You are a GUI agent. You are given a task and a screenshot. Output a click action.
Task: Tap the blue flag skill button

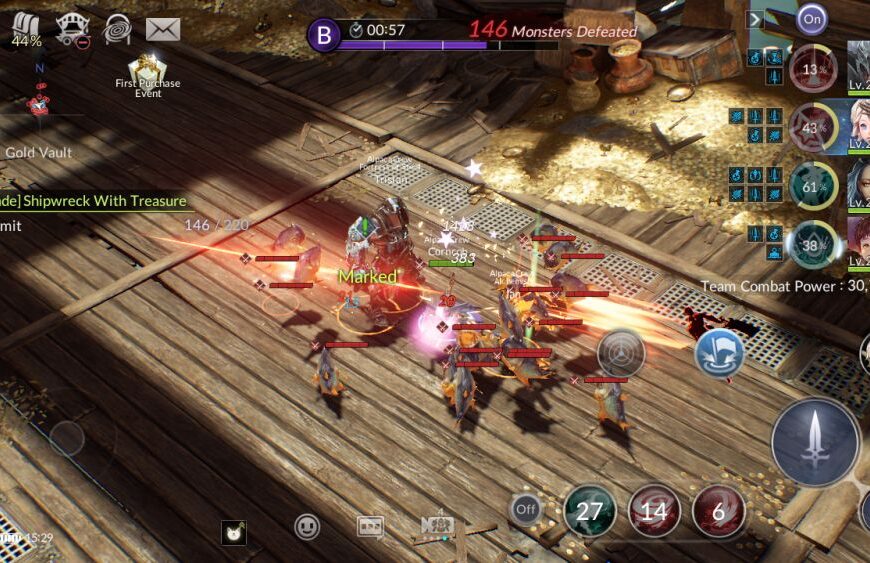point(717,353)
